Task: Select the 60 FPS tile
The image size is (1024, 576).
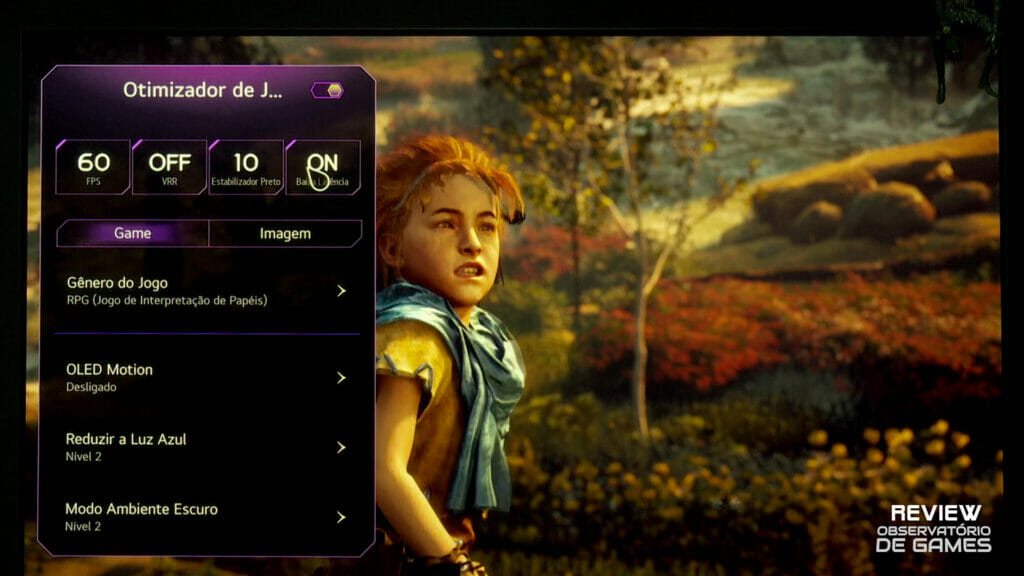Action: [93, 167]
